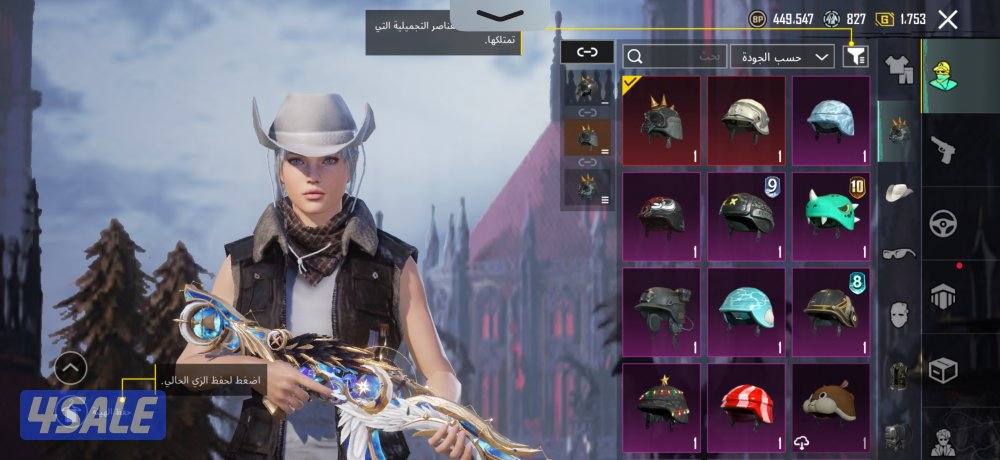This screenshot has width=1000, height=460.
Task: Switch to the pistol weapons tab
Action: 942,150
